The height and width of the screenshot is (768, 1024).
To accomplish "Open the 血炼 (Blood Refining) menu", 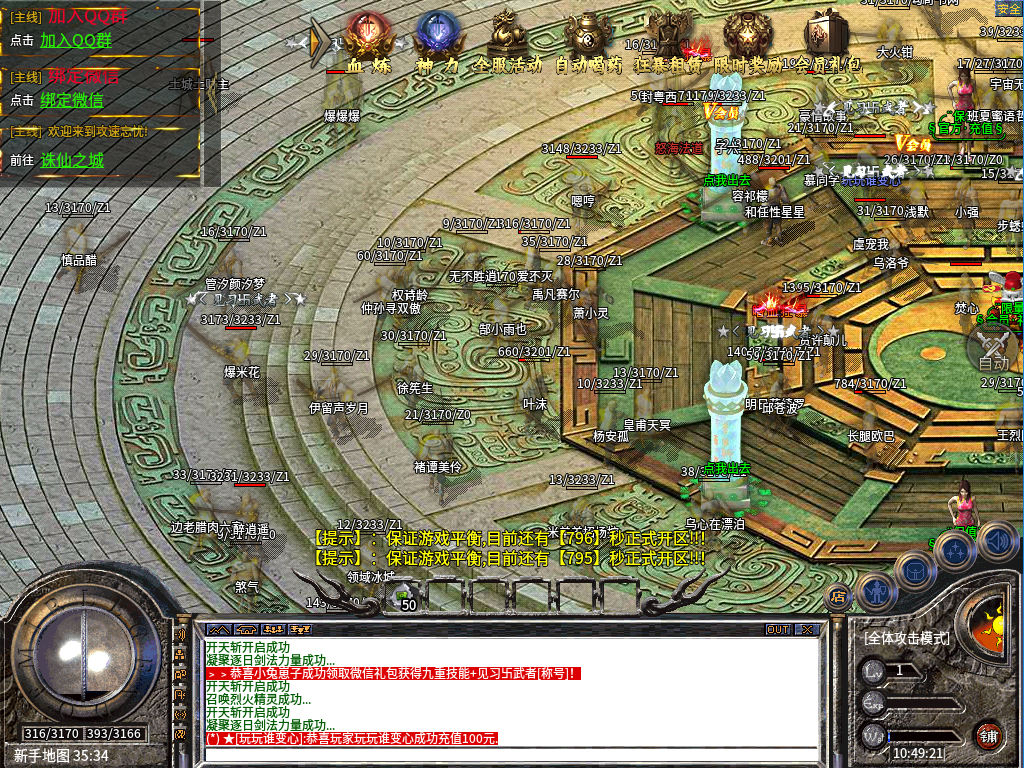I will (x=368, y=38).
